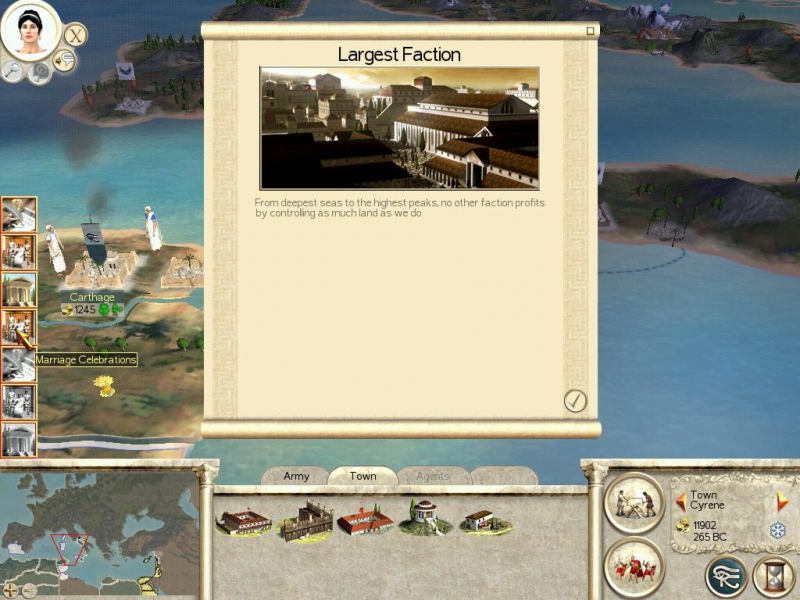Toggle the advisor speech bubble button

click(x=64, y=62)
